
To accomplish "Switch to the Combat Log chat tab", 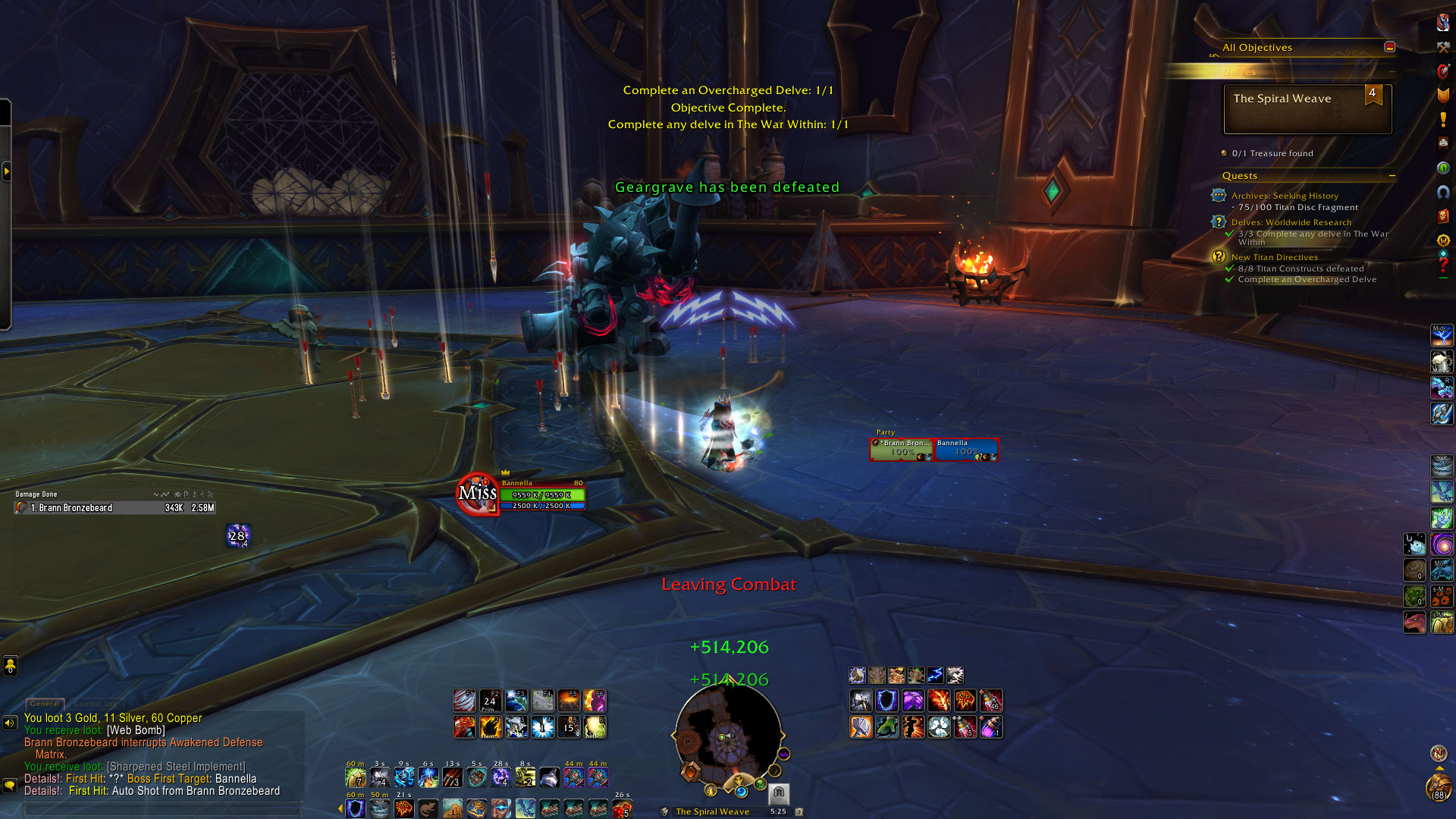I will pos(96,704).
